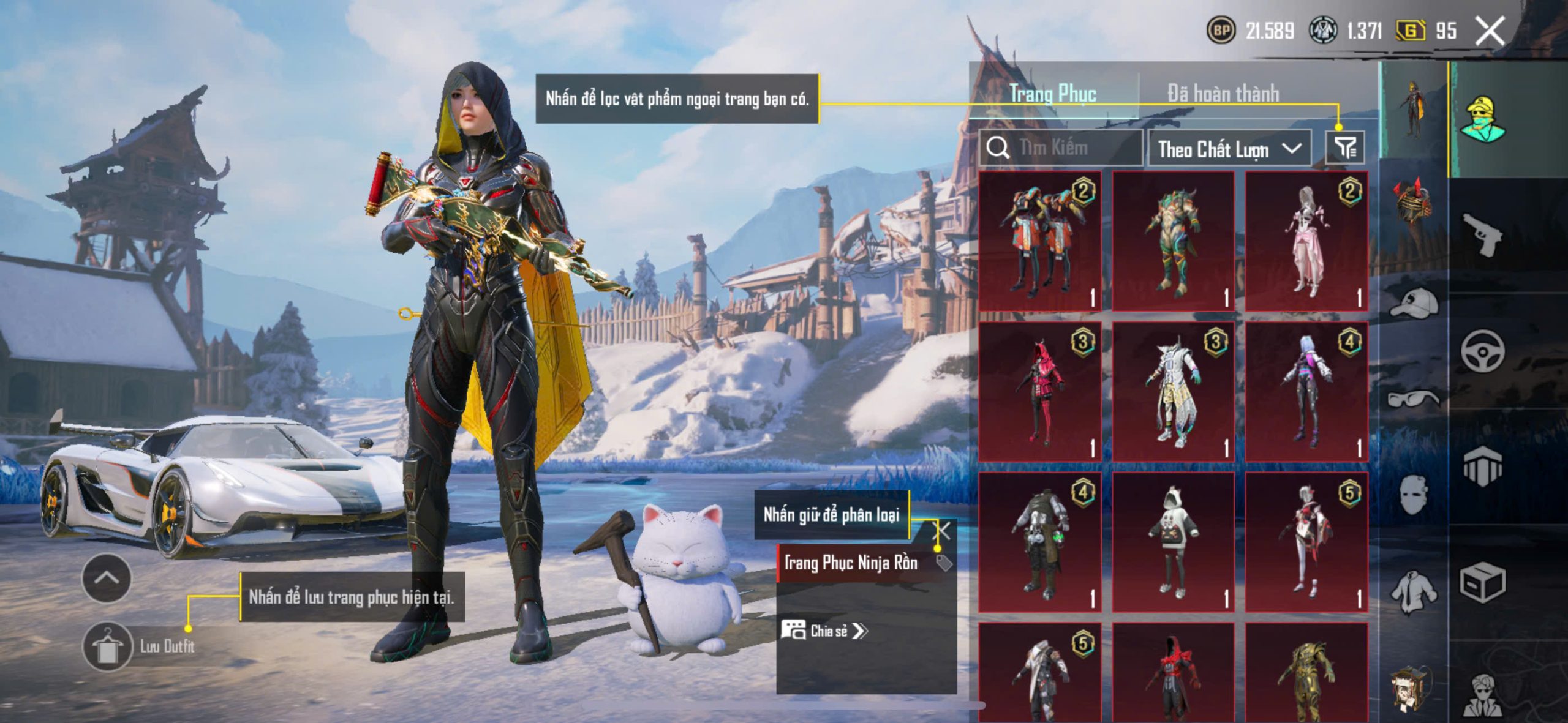Close the inventory screen
The width and height of the screenshot is (1568, 723).
[x=1490, y=31]
